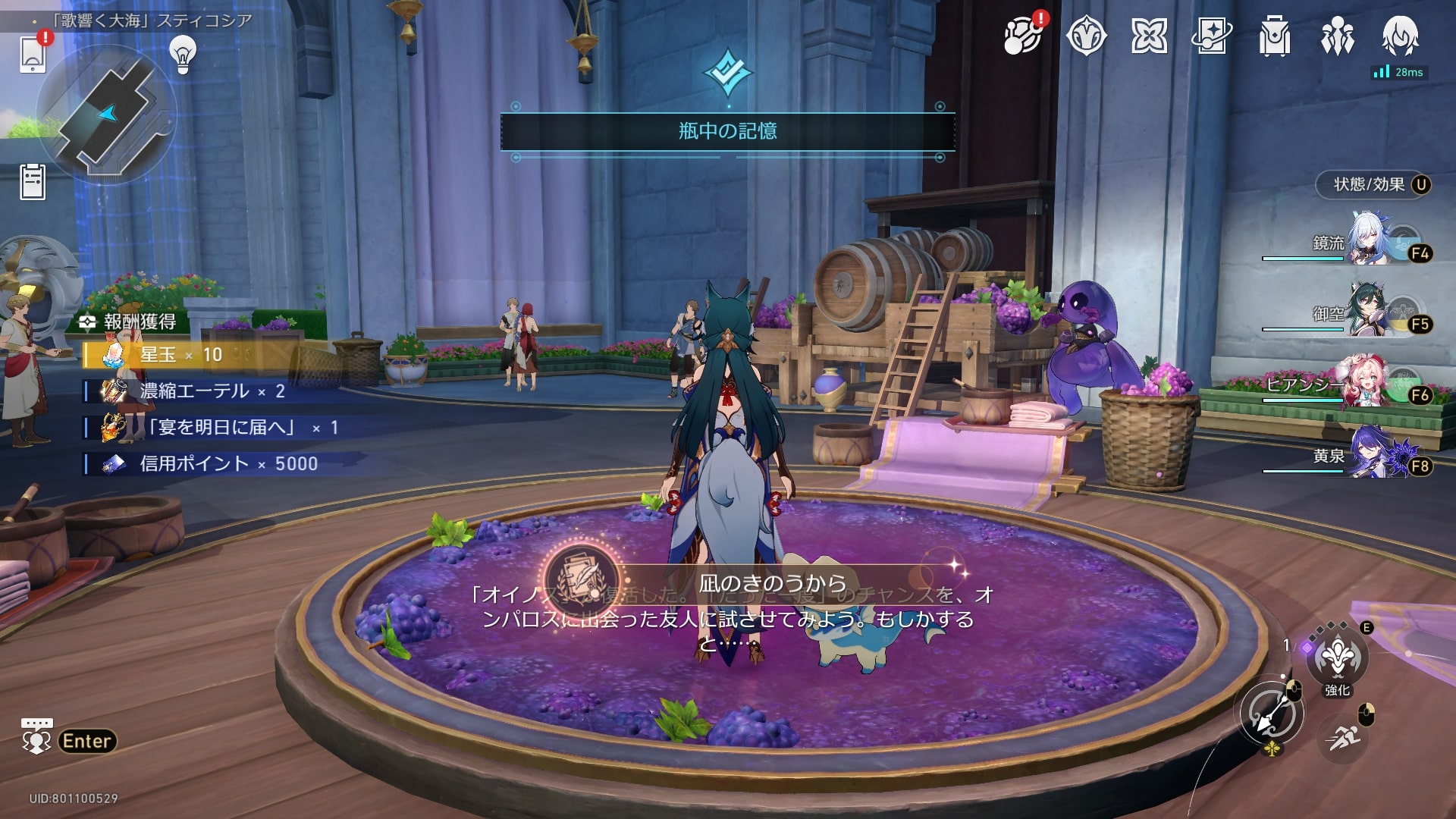Use the basic attack button
Image resolution: width=1456 pixels, height=819 pixels.
[1272, 714]
